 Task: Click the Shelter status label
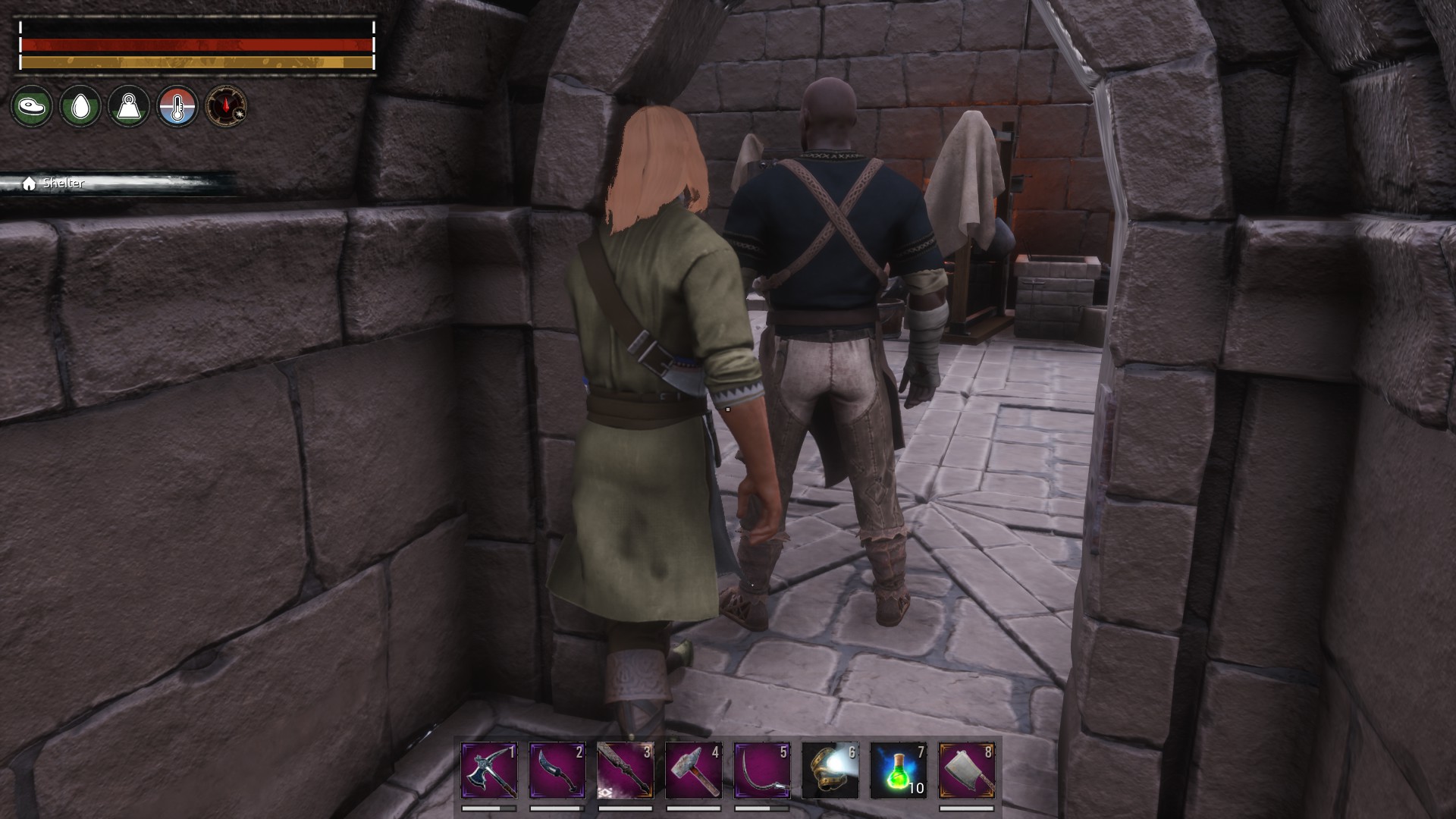[64, 183]
